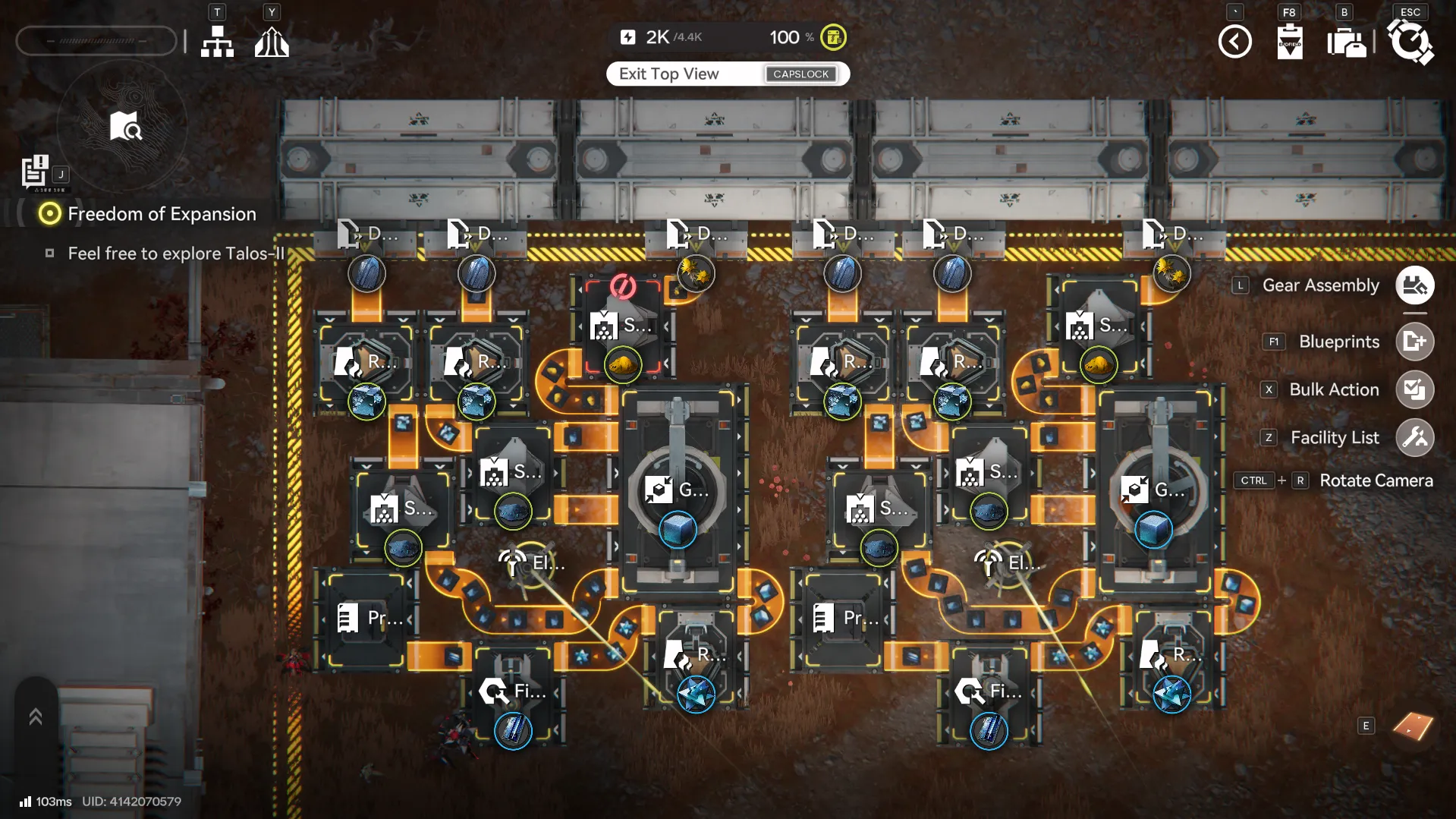Screen dimensions: 1456x819
Task: Open the Blueprints menu
Action: coord(1414,342)
